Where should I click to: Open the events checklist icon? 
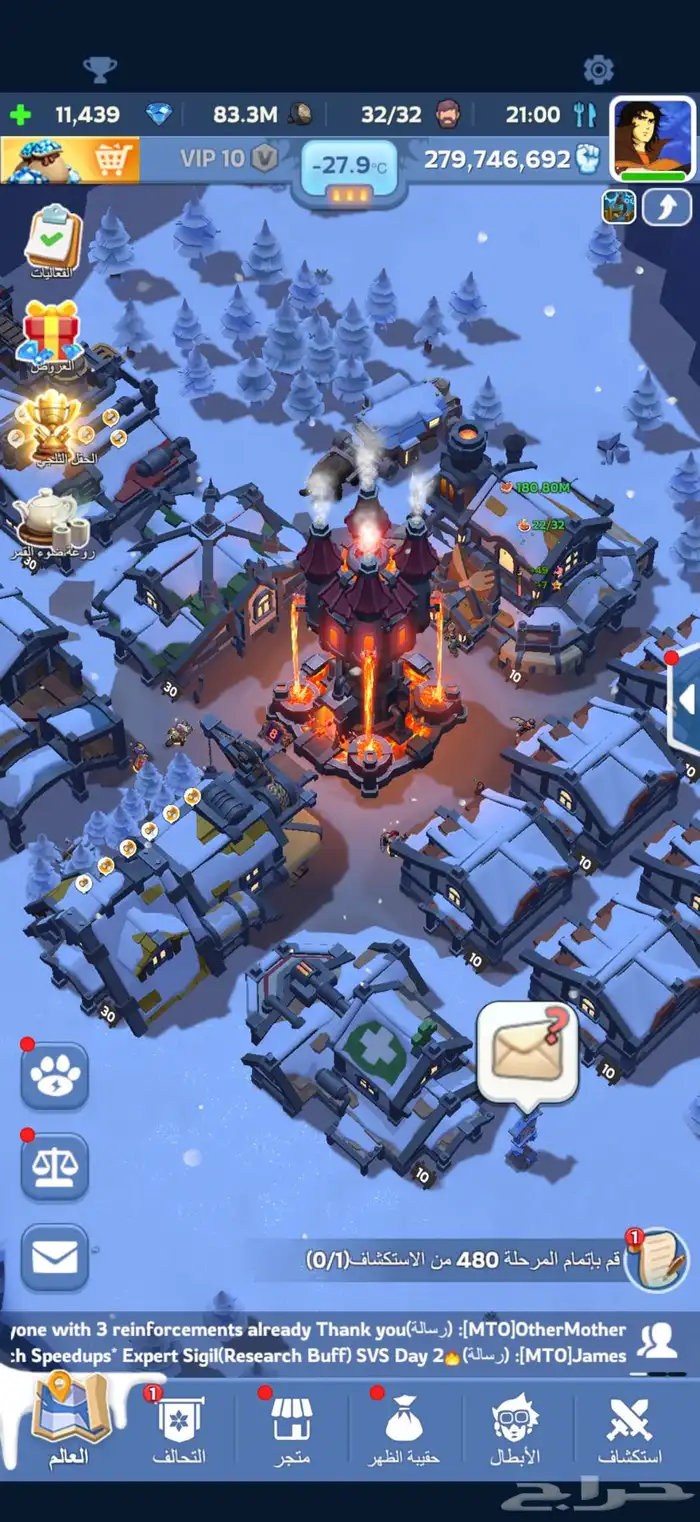tap(52, 240)
